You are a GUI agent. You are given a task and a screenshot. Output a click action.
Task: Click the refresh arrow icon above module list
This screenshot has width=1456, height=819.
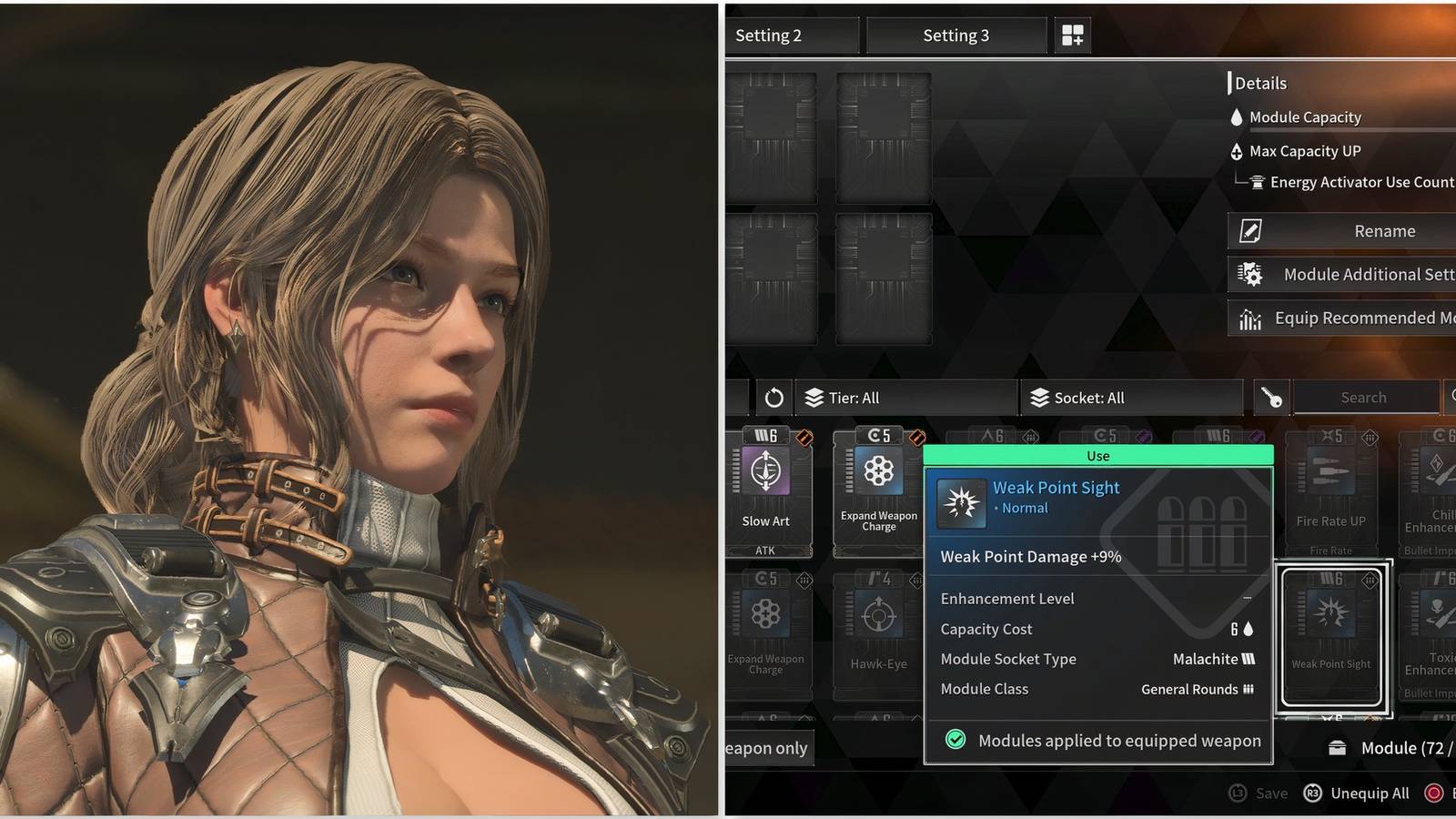[x=773, y=398]
